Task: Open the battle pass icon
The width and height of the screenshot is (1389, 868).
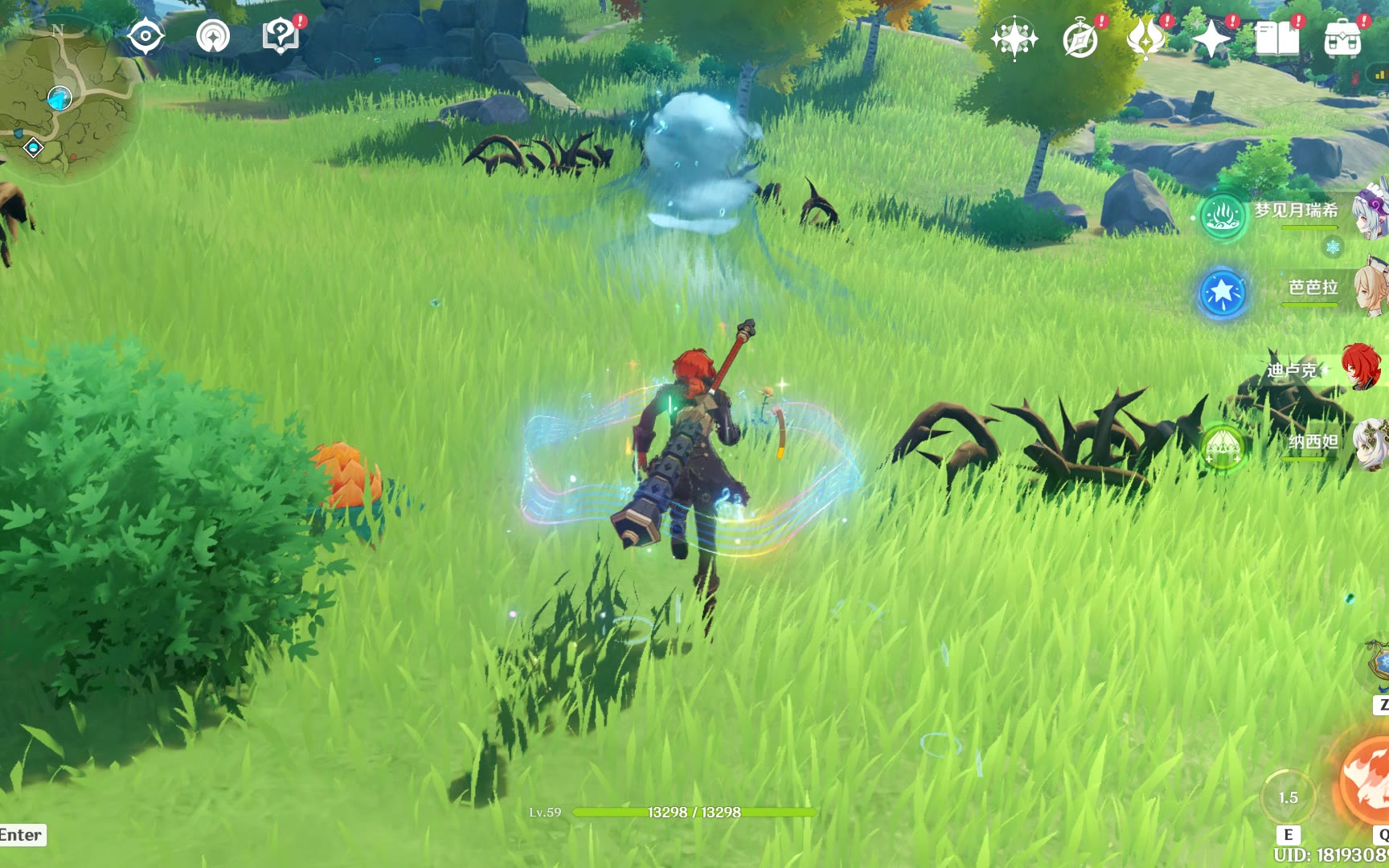Action: [1145, 38]
